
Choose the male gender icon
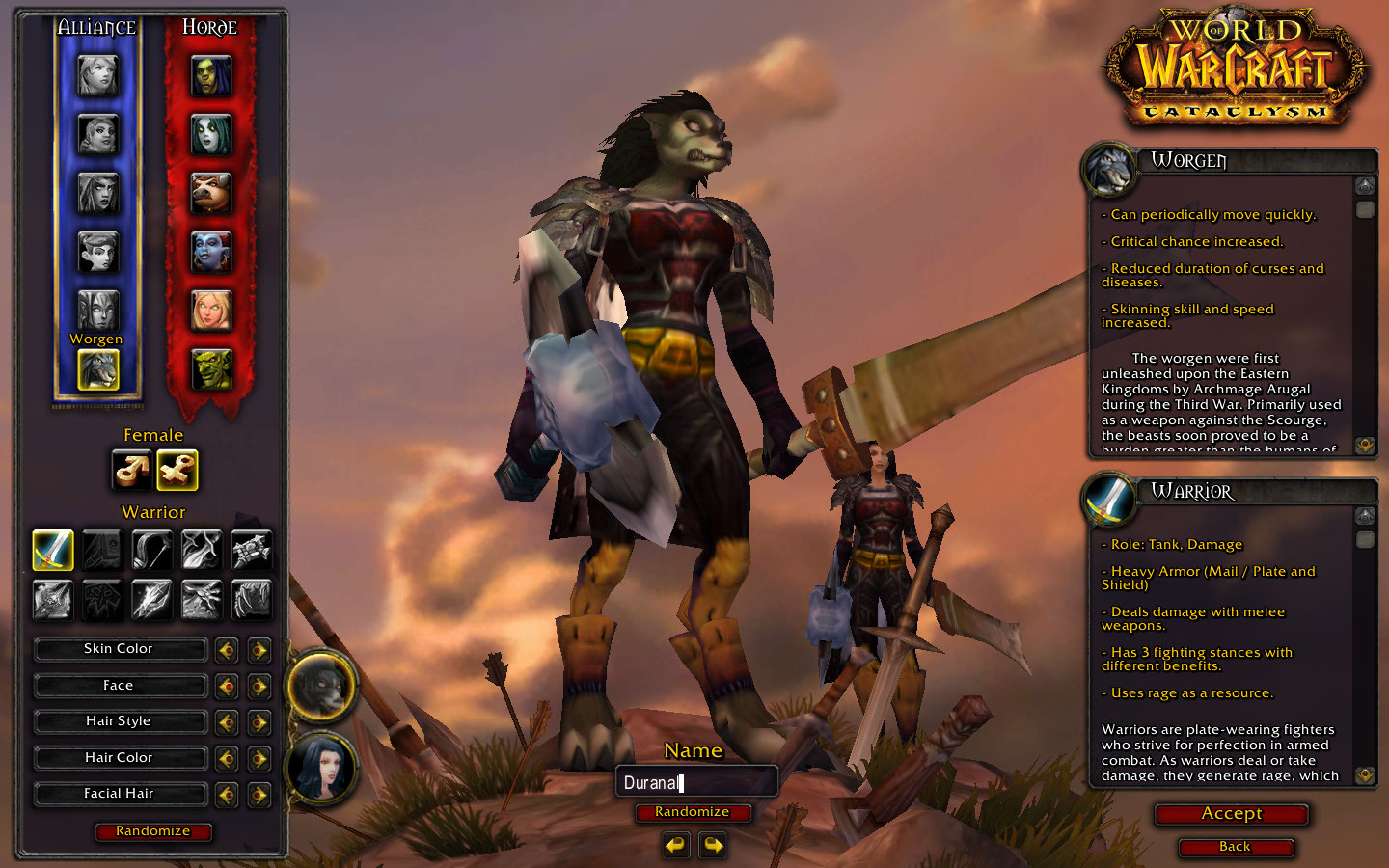click(131, 471)
